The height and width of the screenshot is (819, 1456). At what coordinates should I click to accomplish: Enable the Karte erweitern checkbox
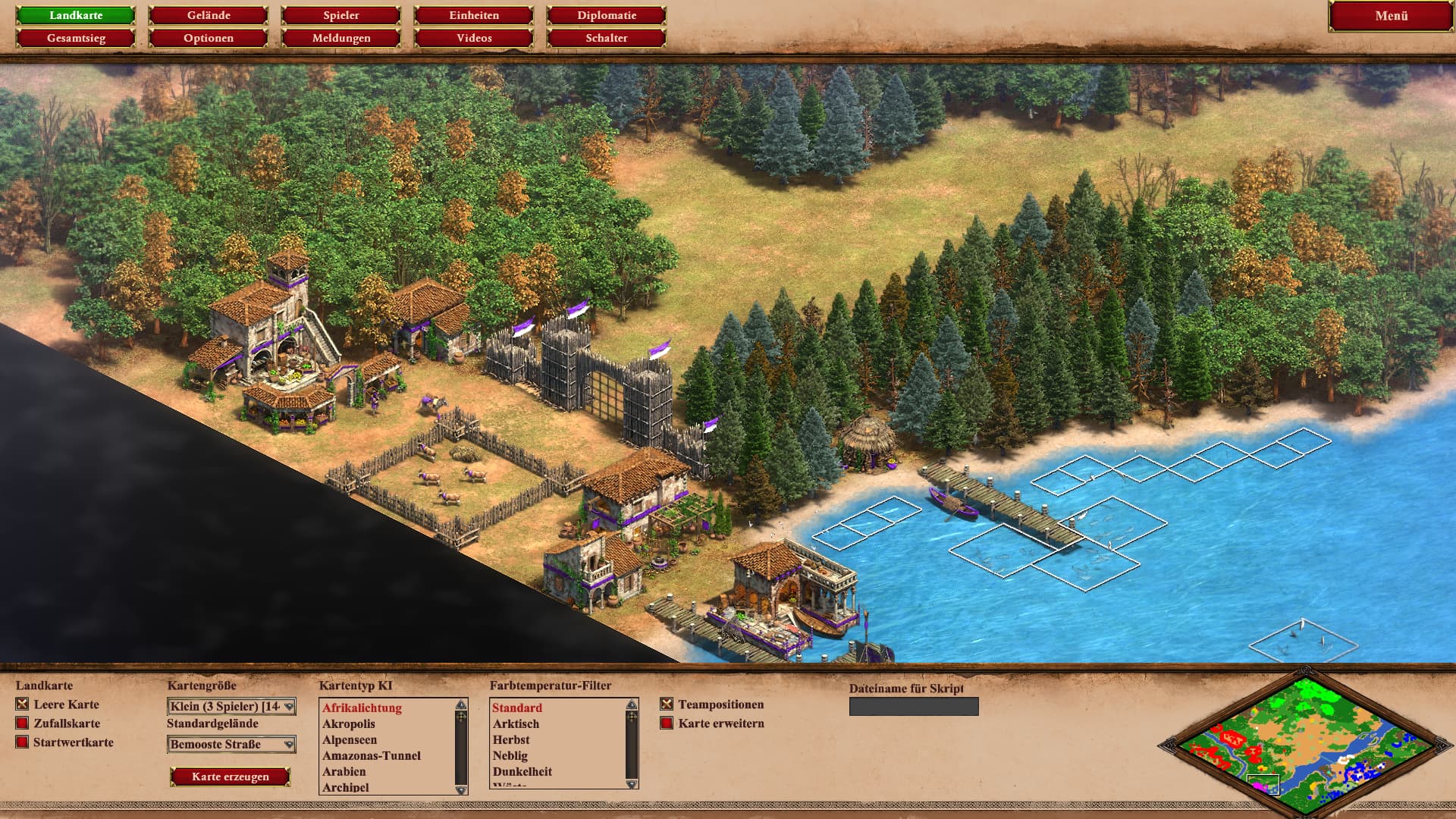[667, 723]
